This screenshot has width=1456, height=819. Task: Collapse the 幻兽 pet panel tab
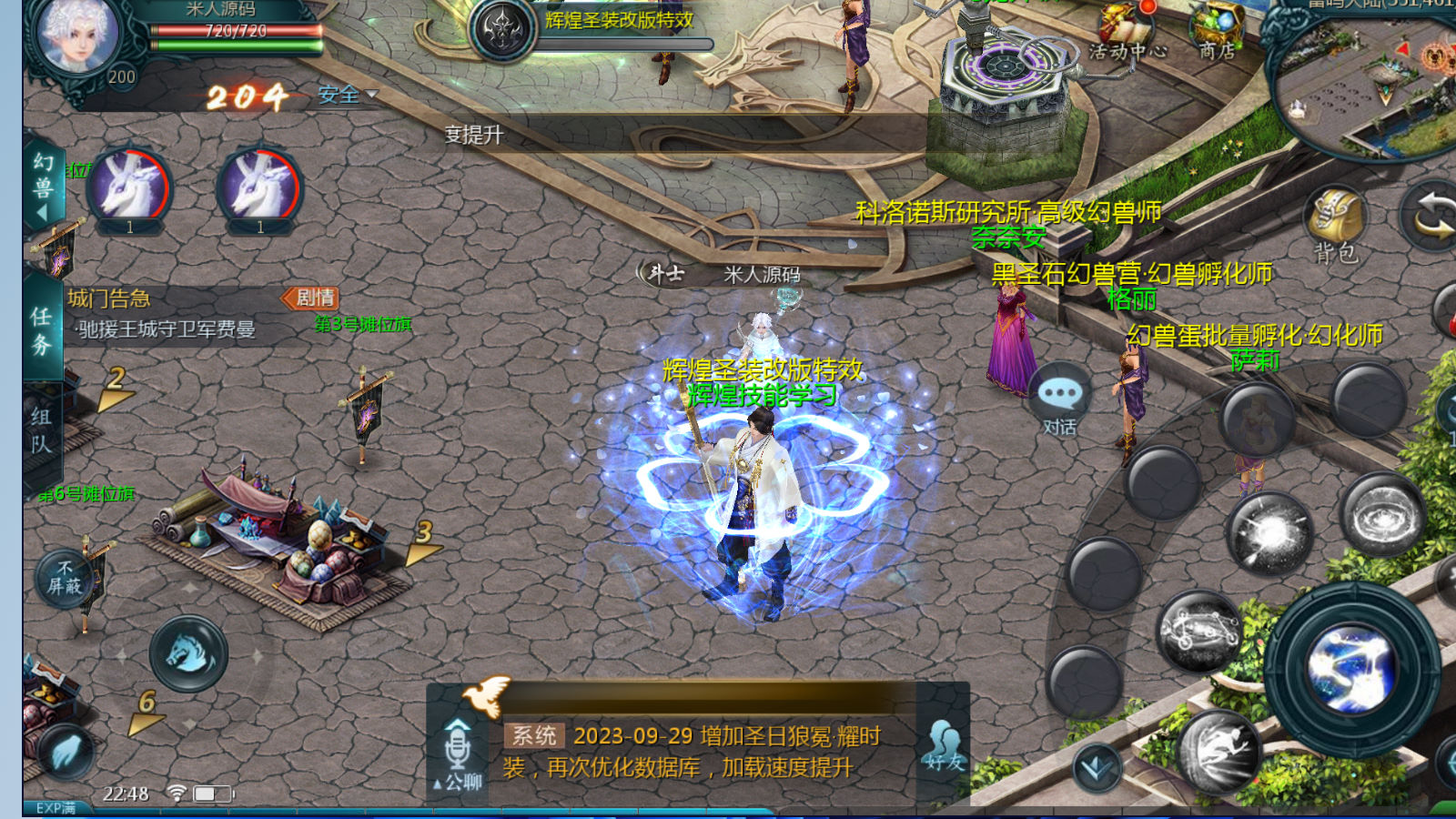43,188
